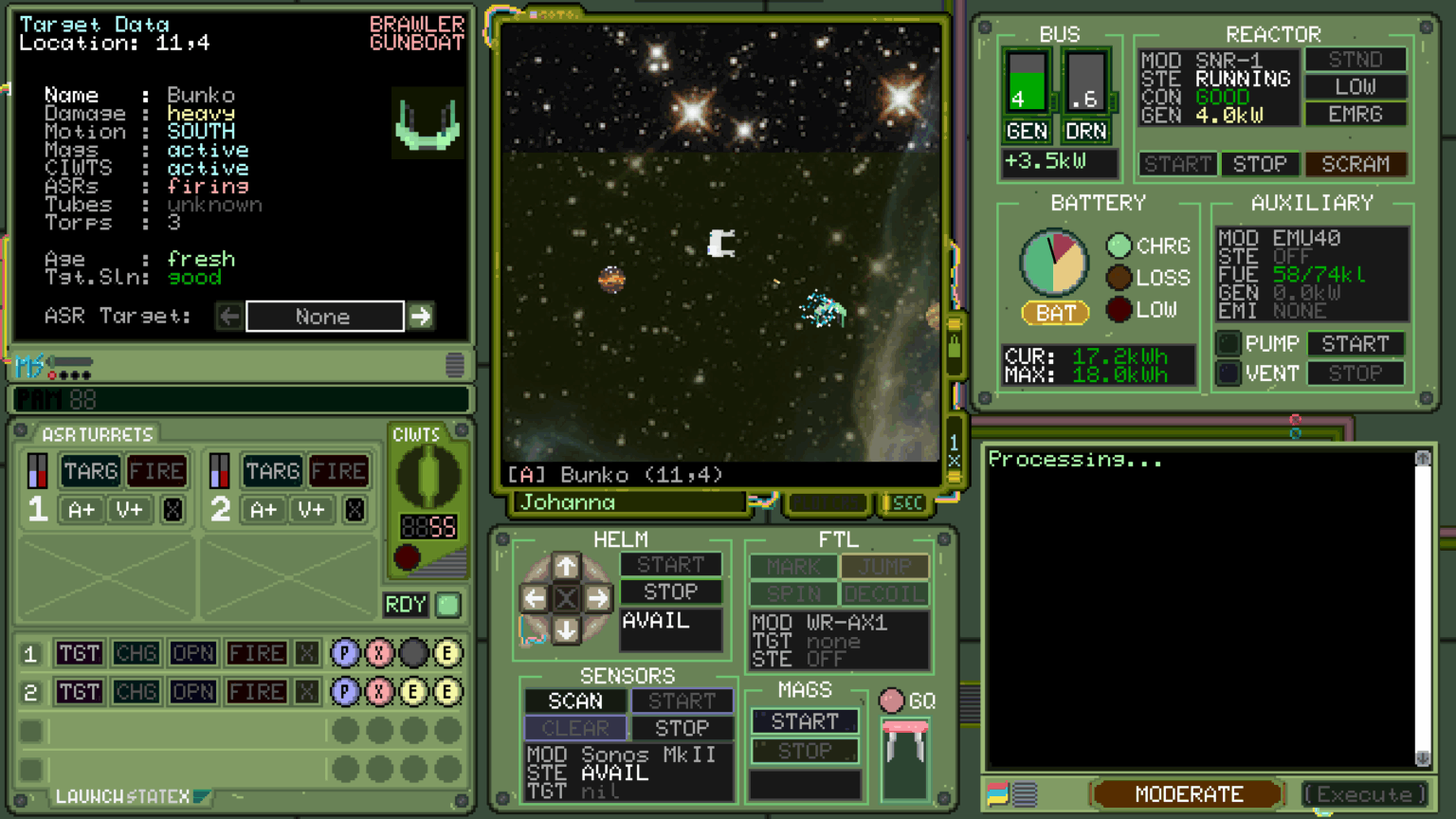This screenshot has width=1456, height=819.
Task: Toggle the auxiliary PUMP switch
Action: point(1229,343)
